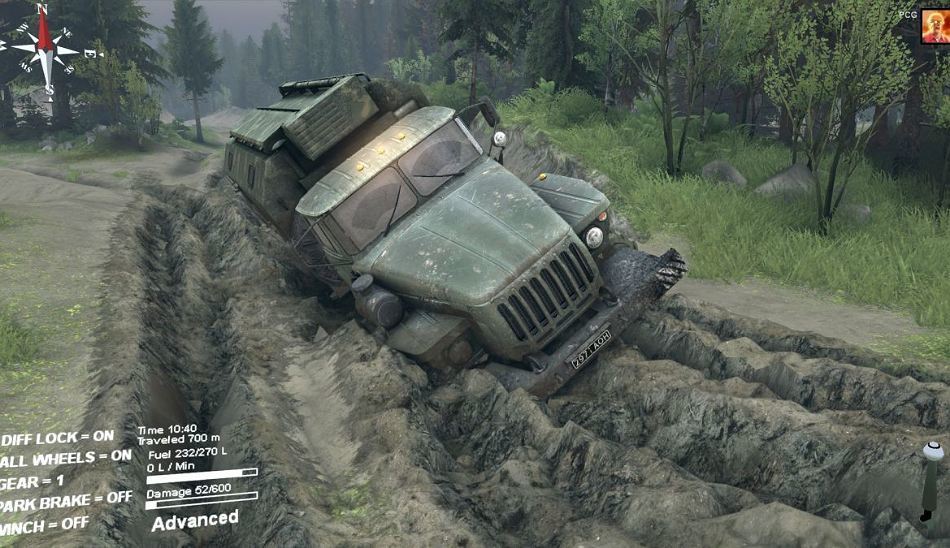This screenshot has height=548, width=950.
Task: Toggle the WINCH status line
Action: point(45,524)
